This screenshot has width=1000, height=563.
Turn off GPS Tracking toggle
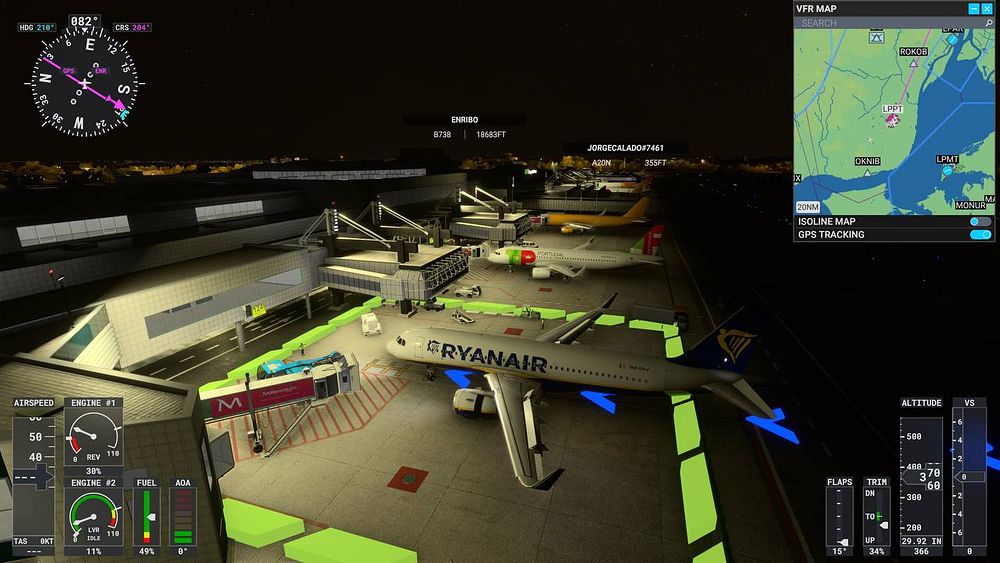pos(980,235)
